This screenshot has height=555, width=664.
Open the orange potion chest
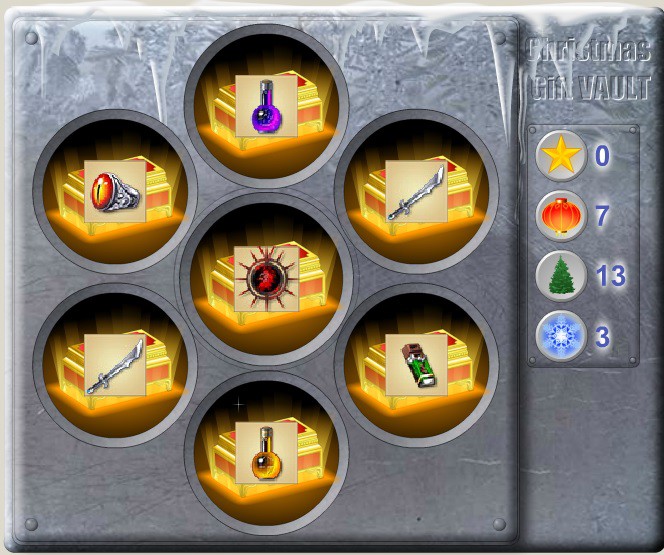[x=265, y=452]
